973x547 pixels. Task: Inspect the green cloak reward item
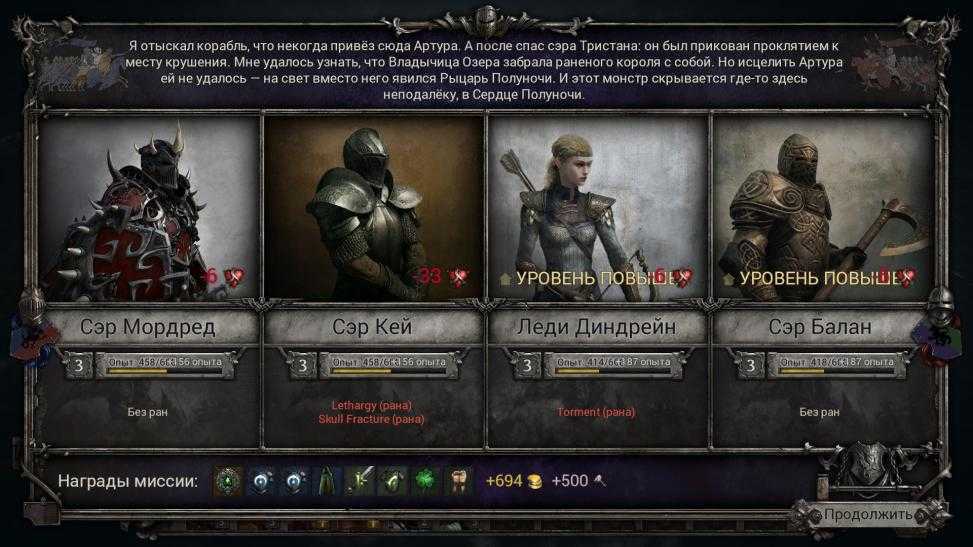tap(327, 481)
